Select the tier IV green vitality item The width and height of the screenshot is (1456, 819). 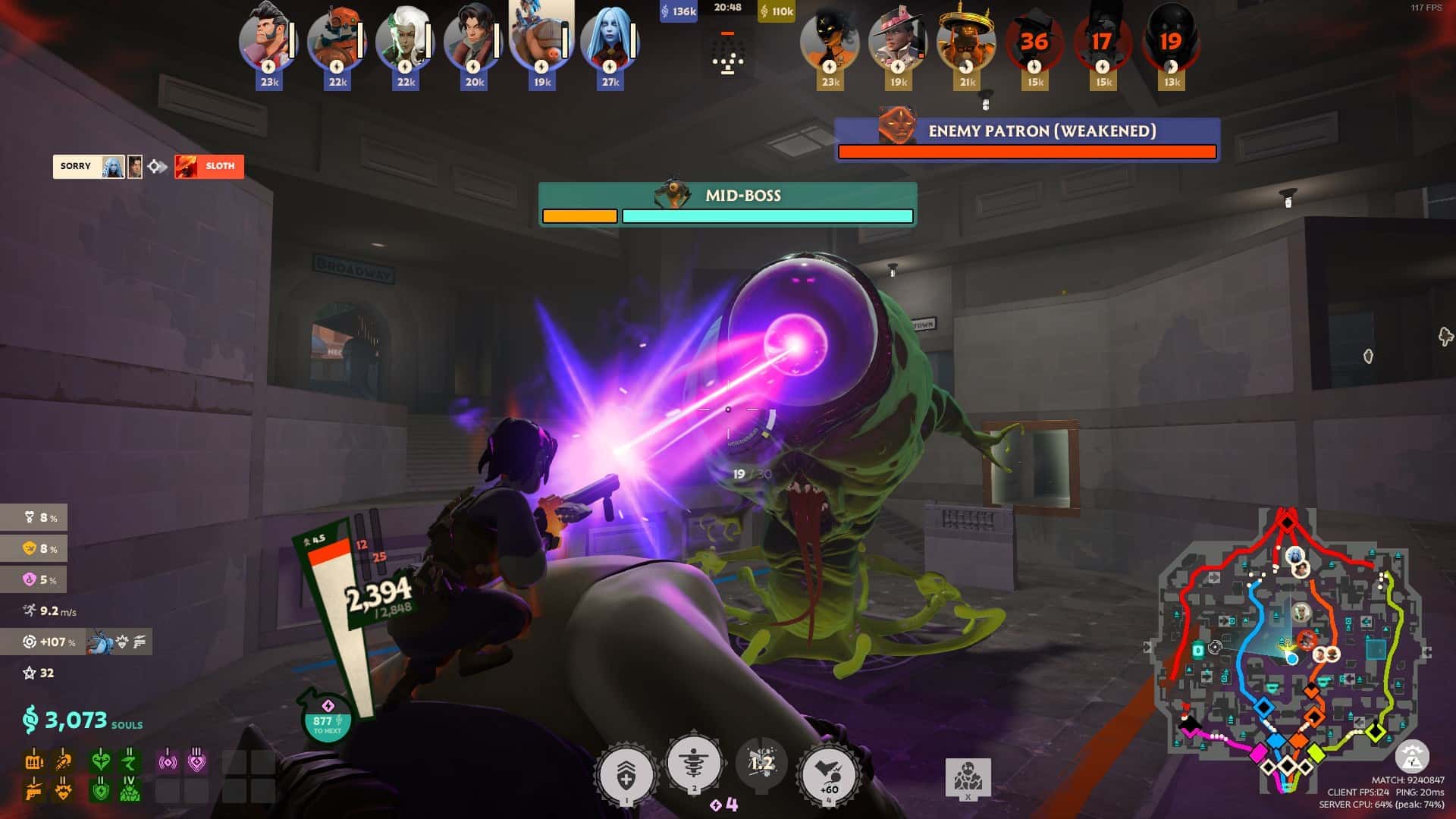130,791
